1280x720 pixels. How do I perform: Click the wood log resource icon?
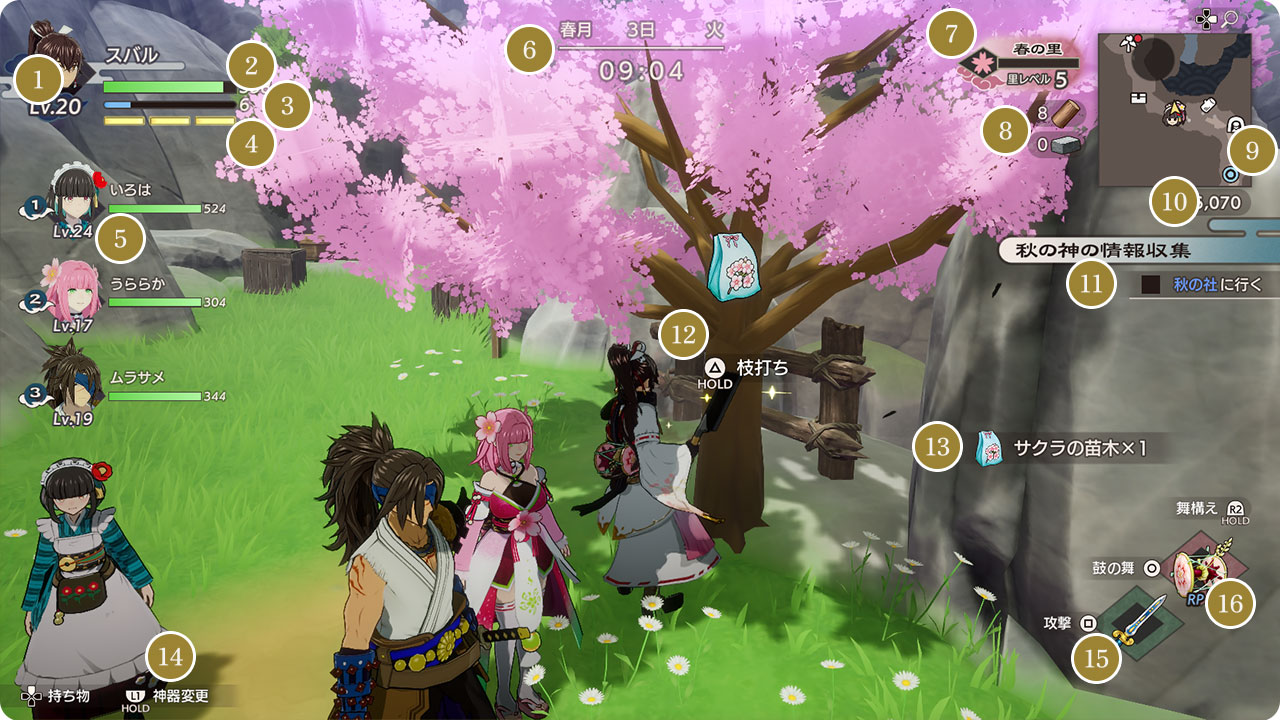pyautogui.click(x=1067, y=113)
